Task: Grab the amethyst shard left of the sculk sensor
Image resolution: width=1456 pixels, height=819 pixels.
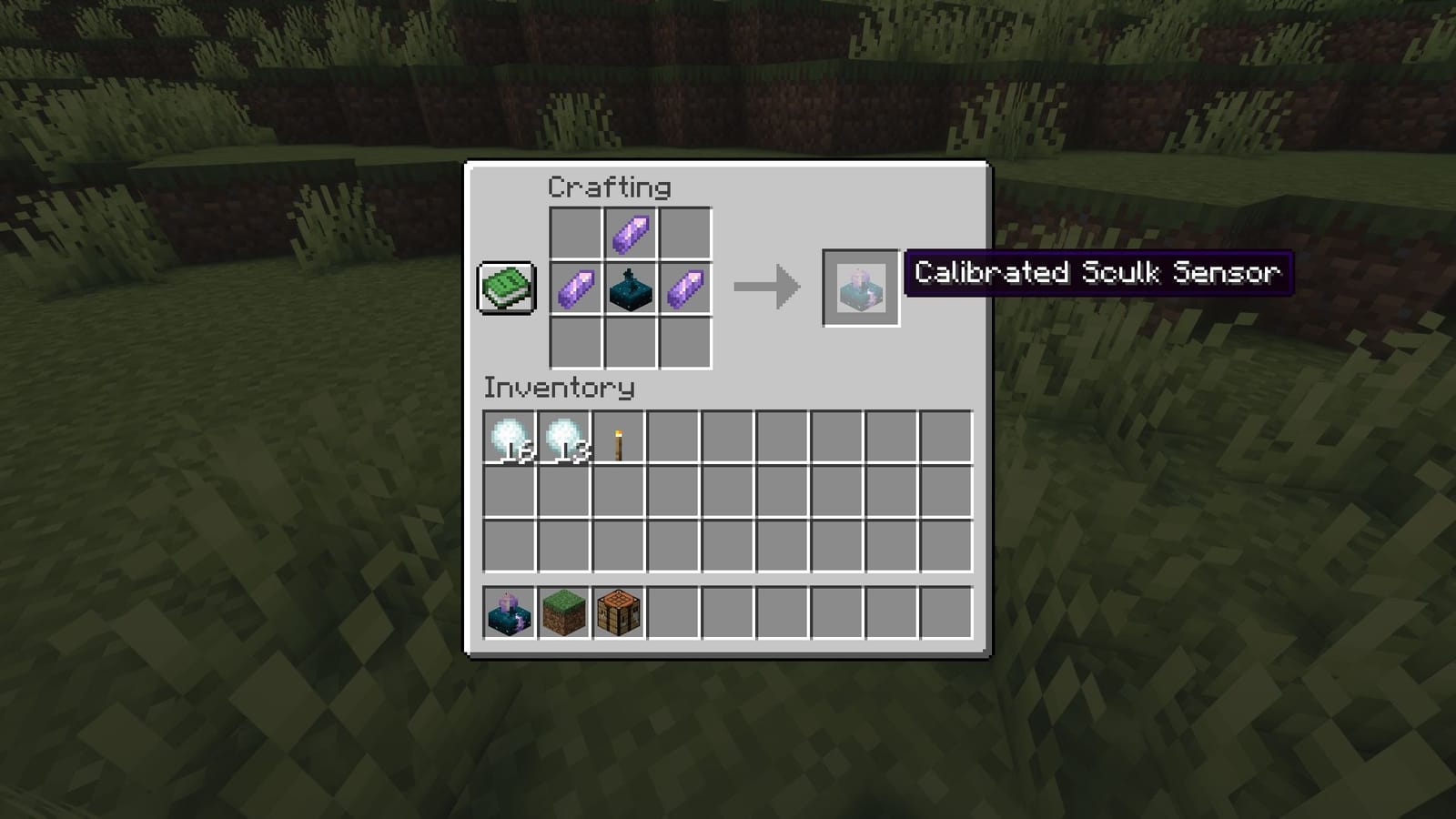Action: (x=576, y=289)
